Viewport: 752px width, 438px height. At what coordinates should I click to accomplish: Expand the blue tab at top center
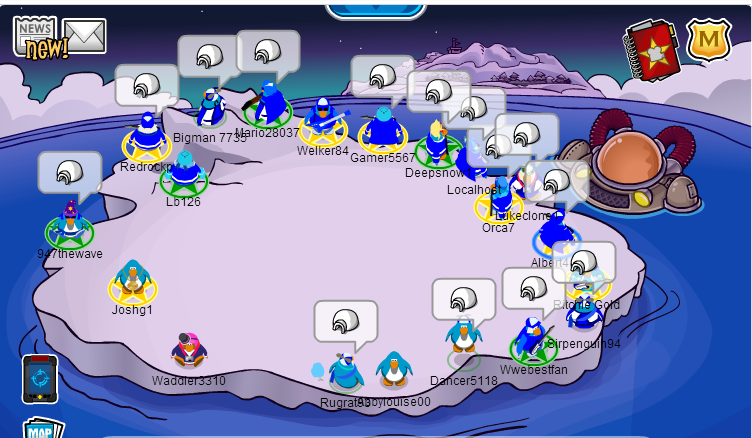[x=375, y=8]
